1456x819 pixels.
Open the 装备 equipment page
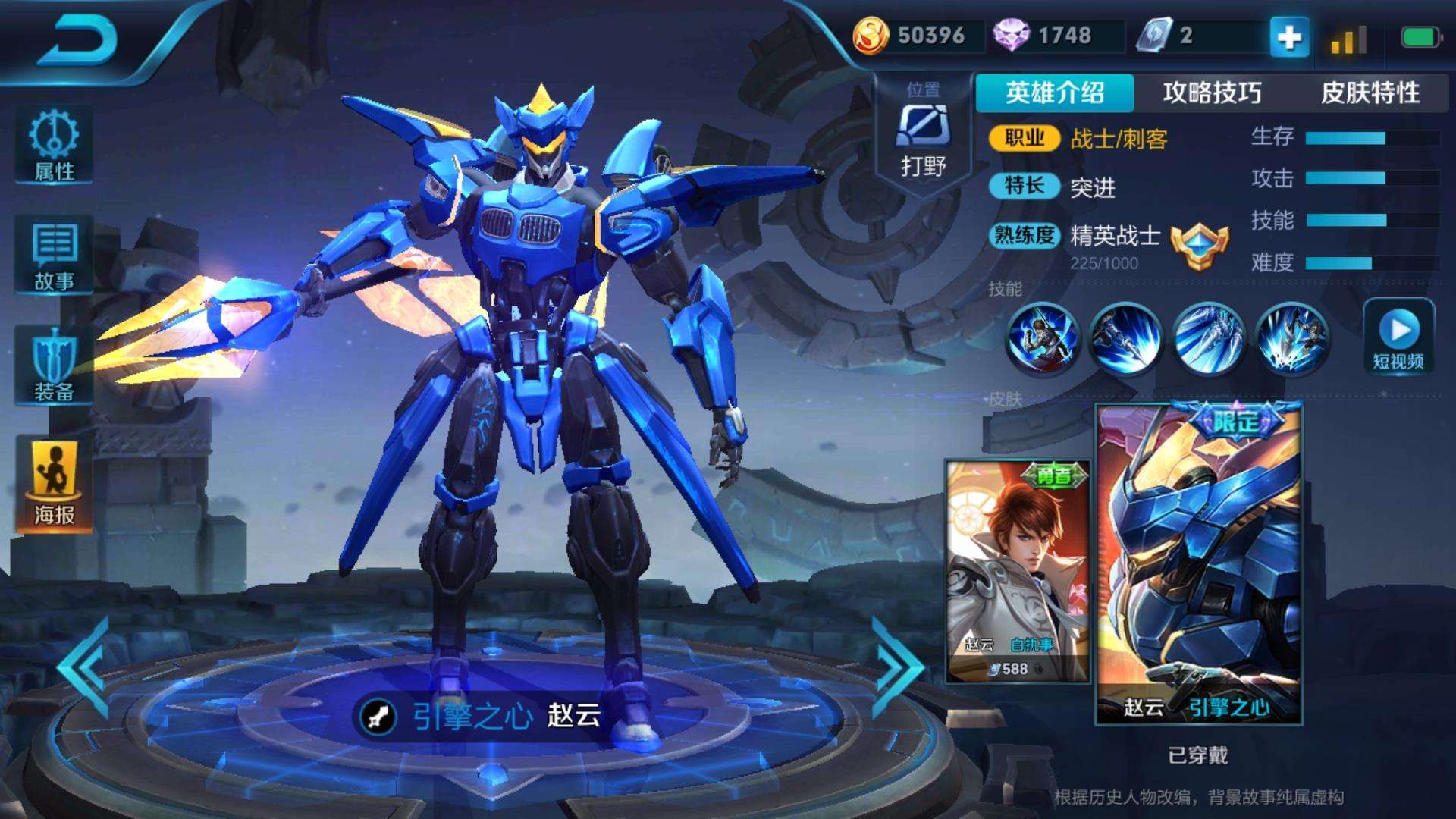(x=54, y=367)
